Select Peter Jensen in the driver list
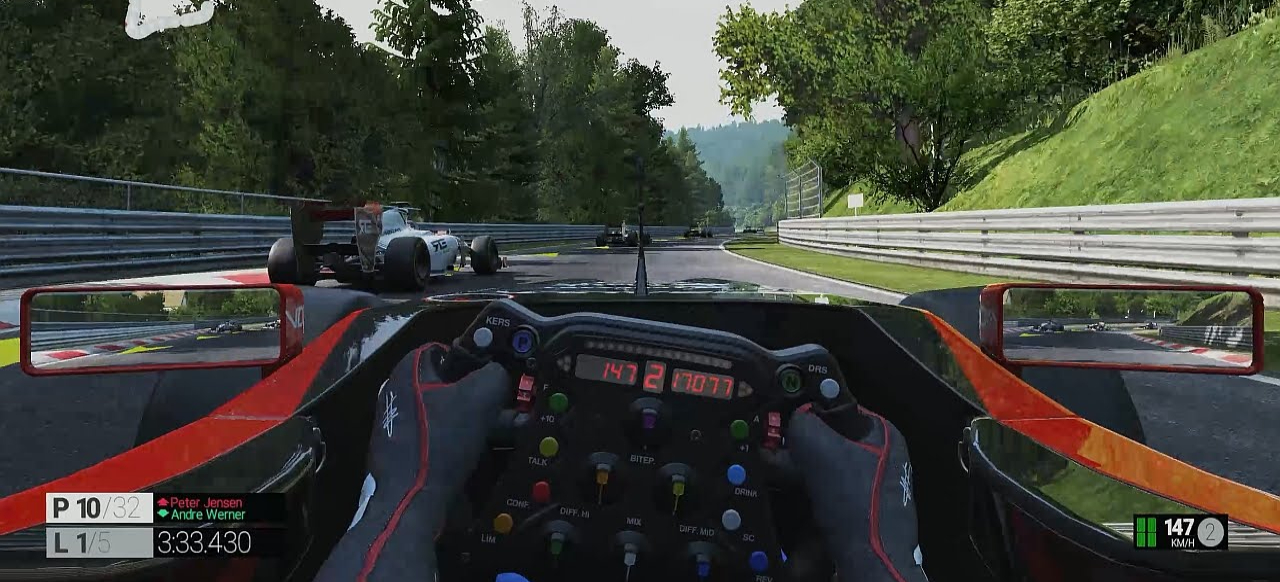Image resolution: width=1280 pixels, height=582 pixels. (199, 502)
